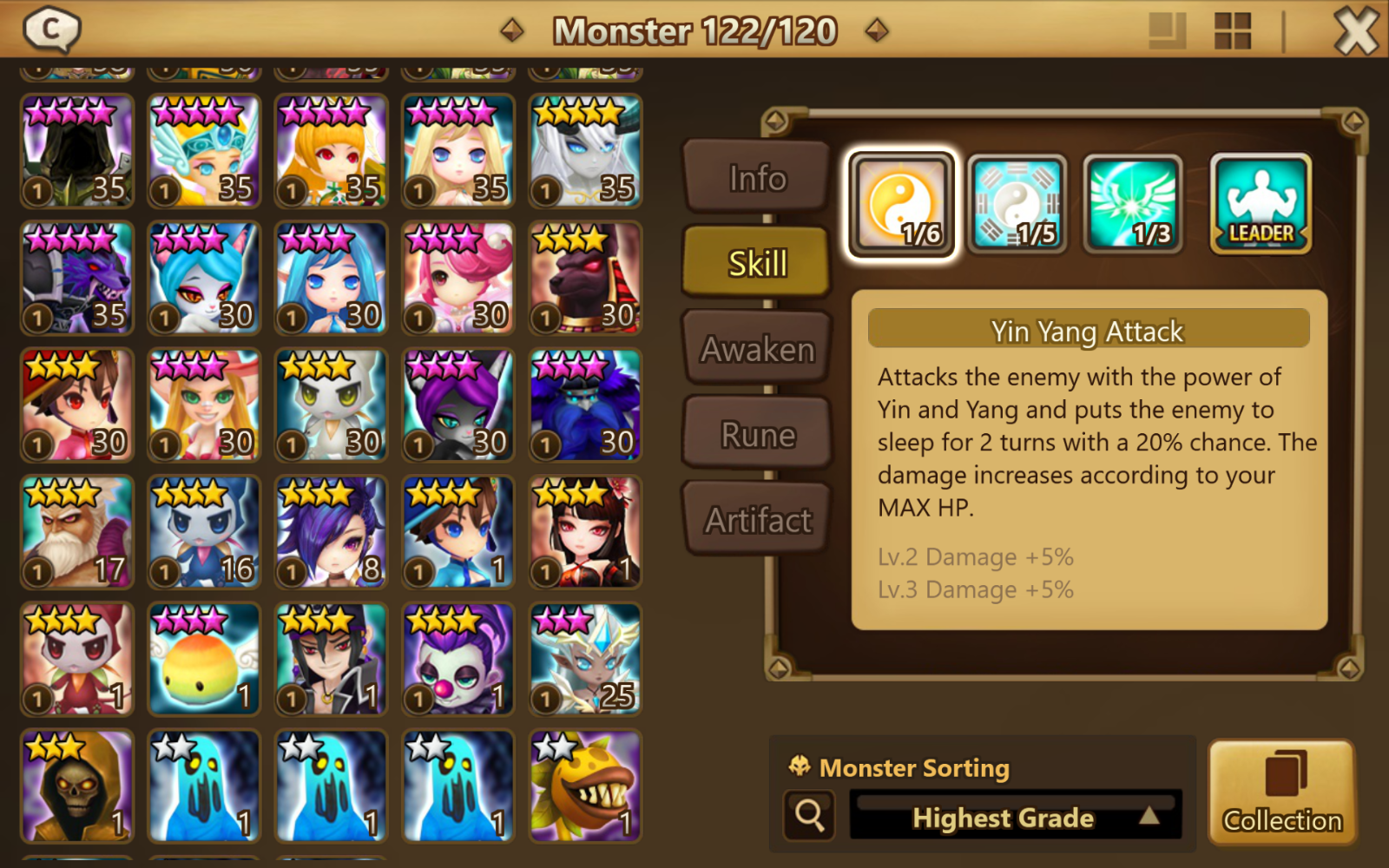Open the Awaken tab
Viewport: 1389px width, 868px height.
[757, 349]
